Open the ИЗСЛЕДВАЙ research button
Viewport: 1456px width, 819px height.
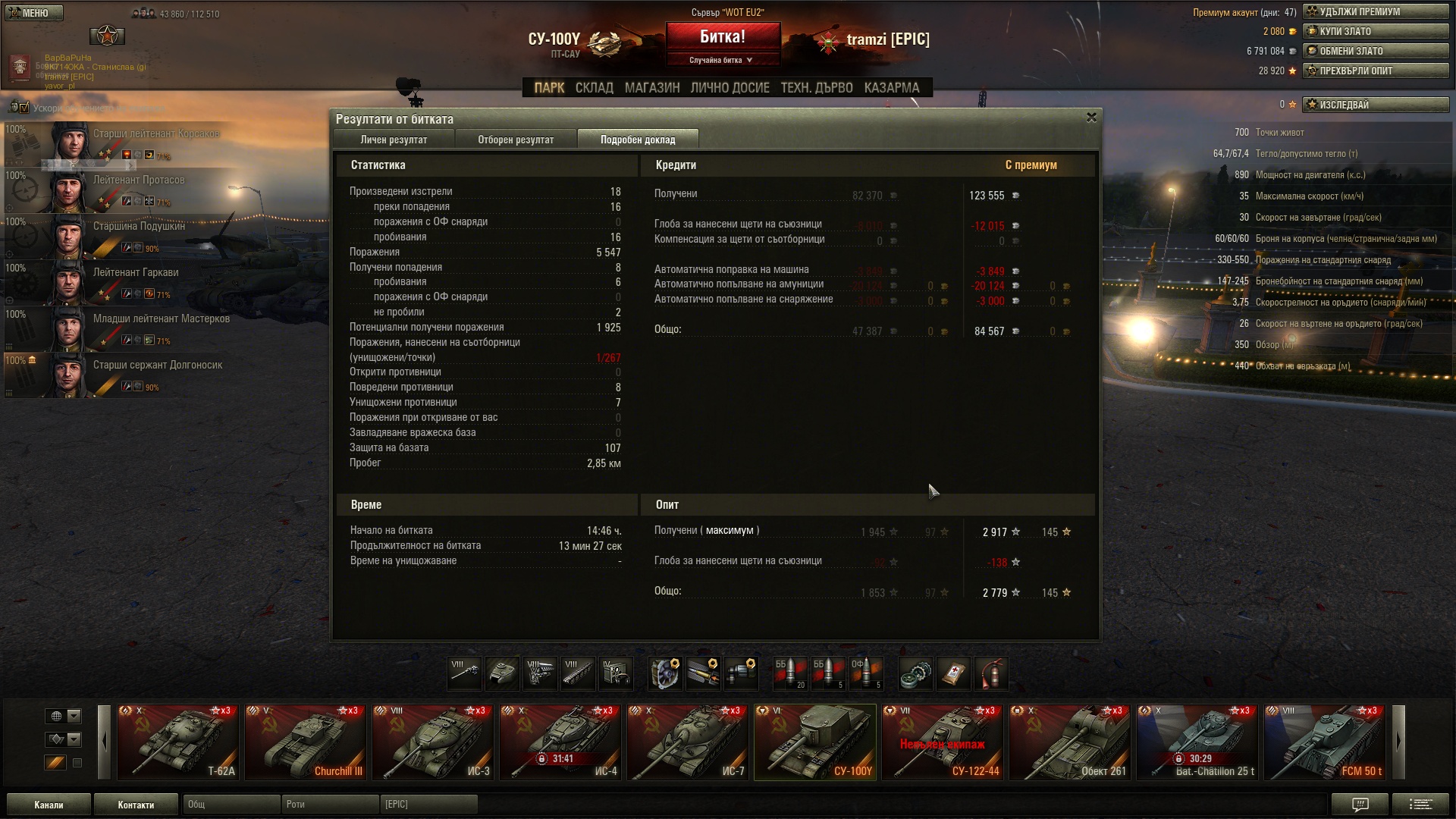(x=1375, y=105)
